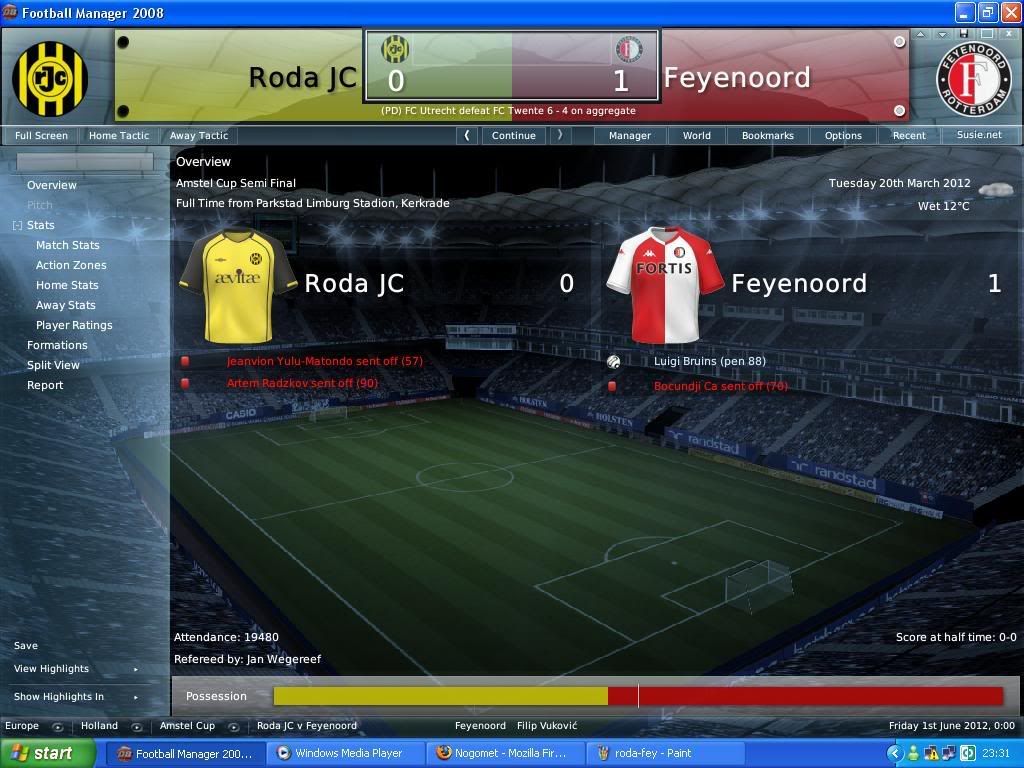This screenshot has width=1024, height=768.
Task: Save the game
Action: coord(26,646)
